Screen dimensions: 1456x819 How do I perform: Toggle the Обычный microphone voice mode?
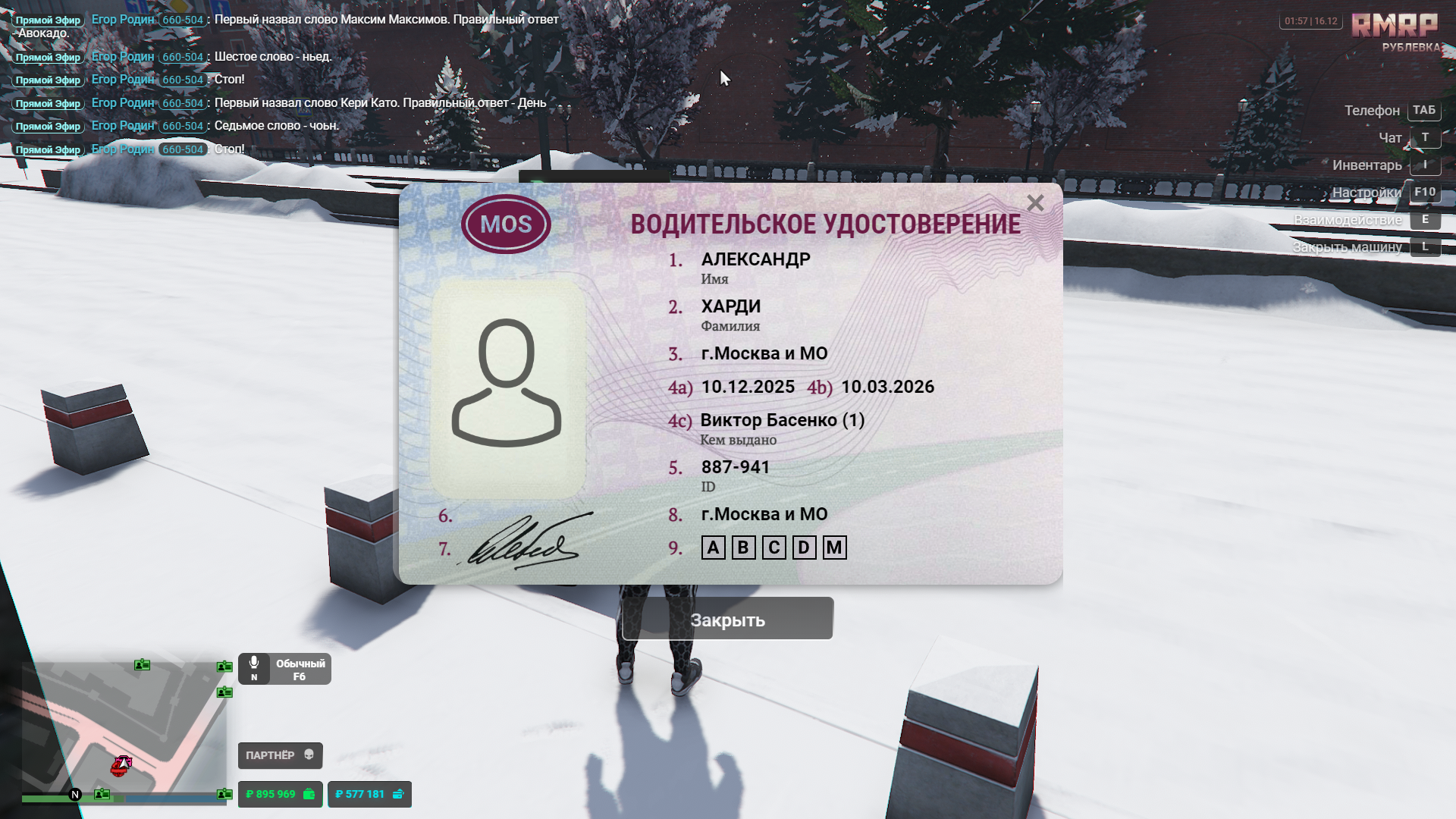pos(284,669)
